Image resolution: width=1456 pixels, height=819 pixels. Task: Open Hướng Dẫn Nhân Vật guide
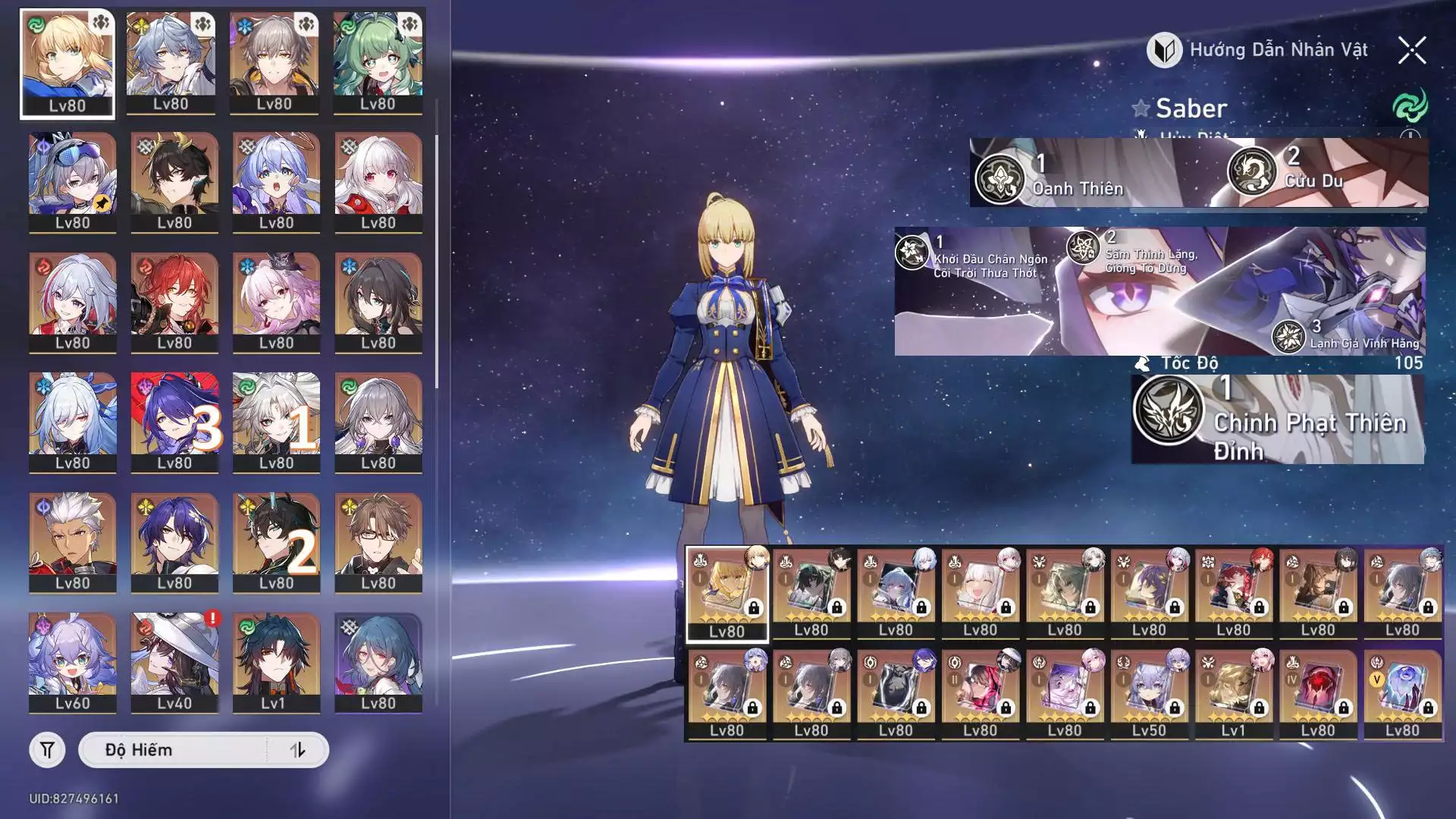click(x=1257, y=51)
